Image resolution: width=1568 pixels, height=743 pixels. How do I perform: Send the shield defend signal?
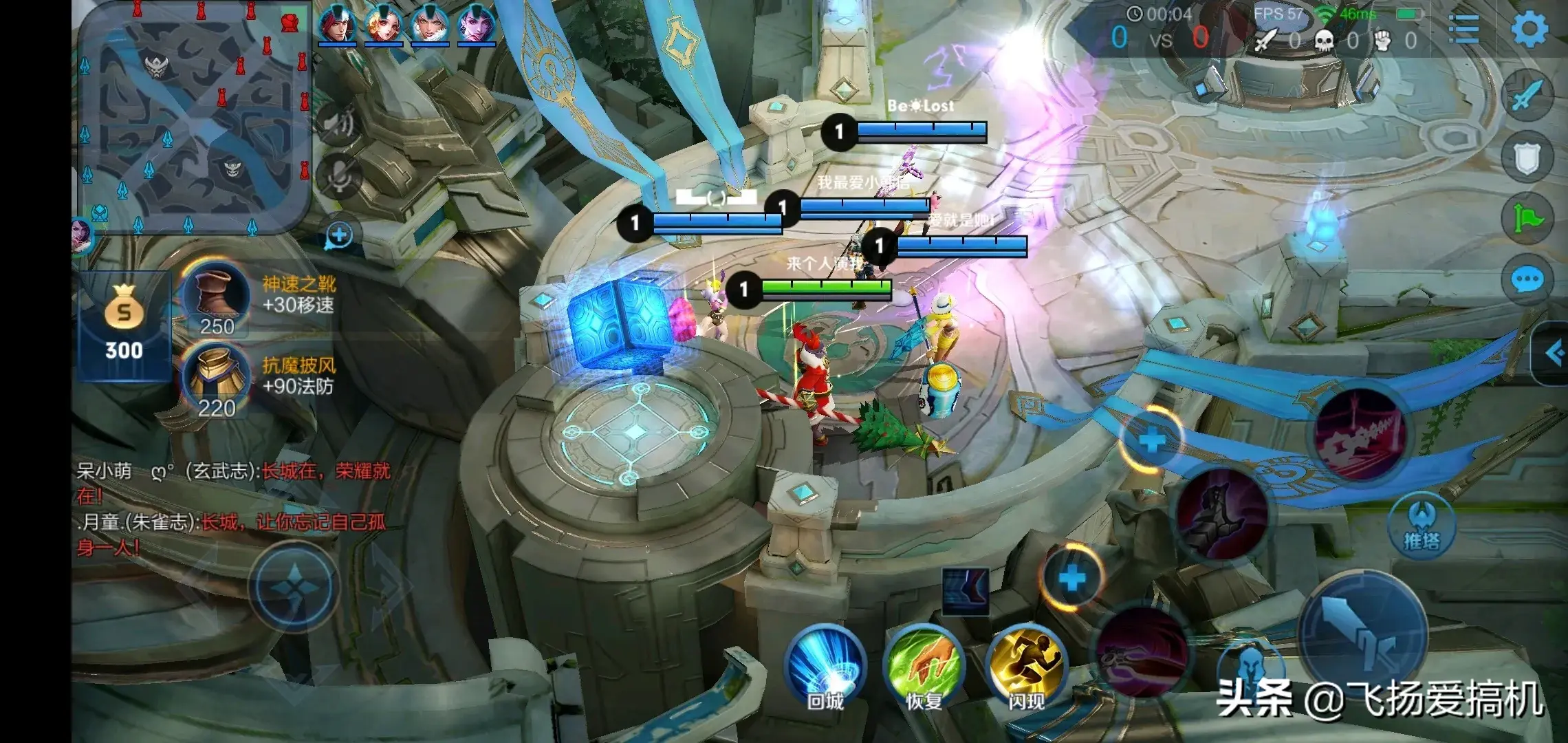point(1527,160)
